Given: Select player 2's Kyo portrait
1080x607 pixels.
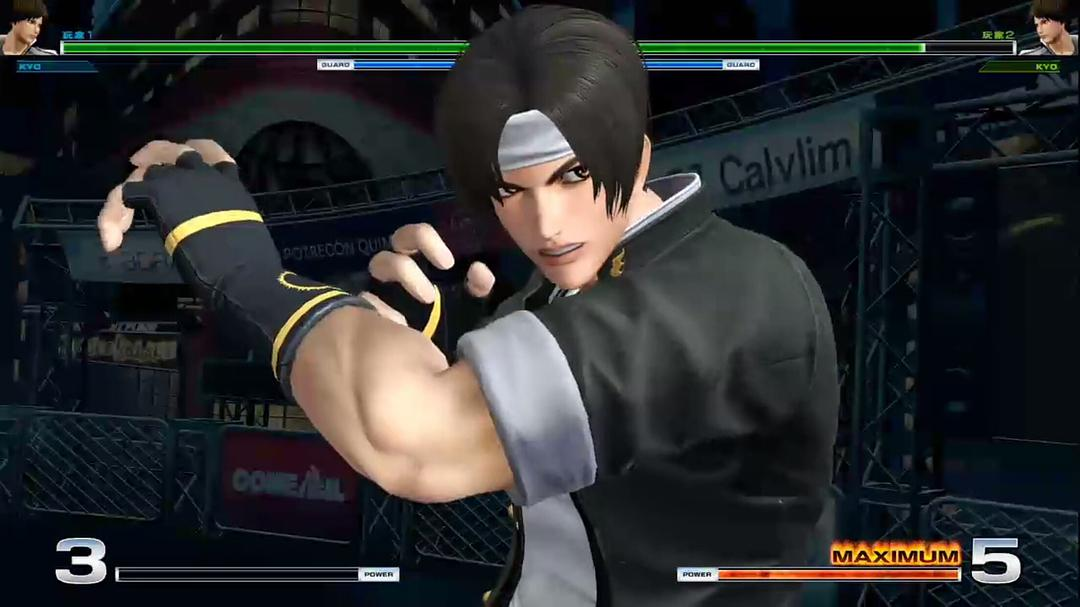Looking at the screenshot, I should [x=1050, y=27].
